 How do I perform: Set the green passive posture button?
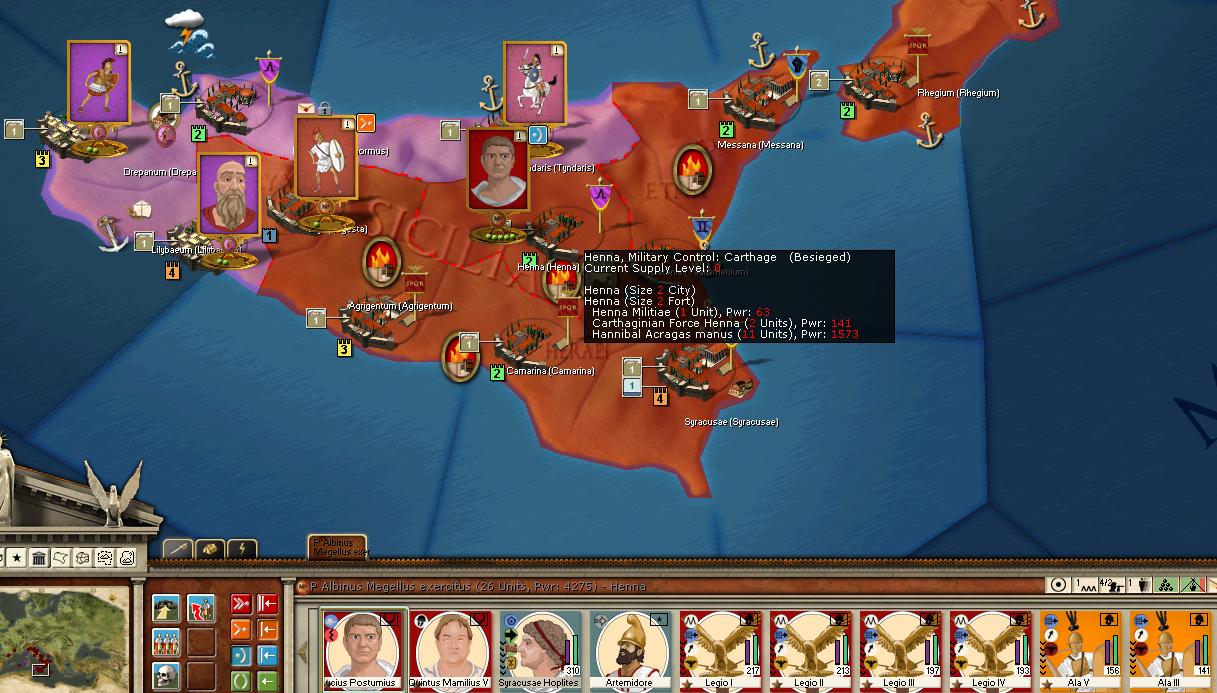(241, 681)
